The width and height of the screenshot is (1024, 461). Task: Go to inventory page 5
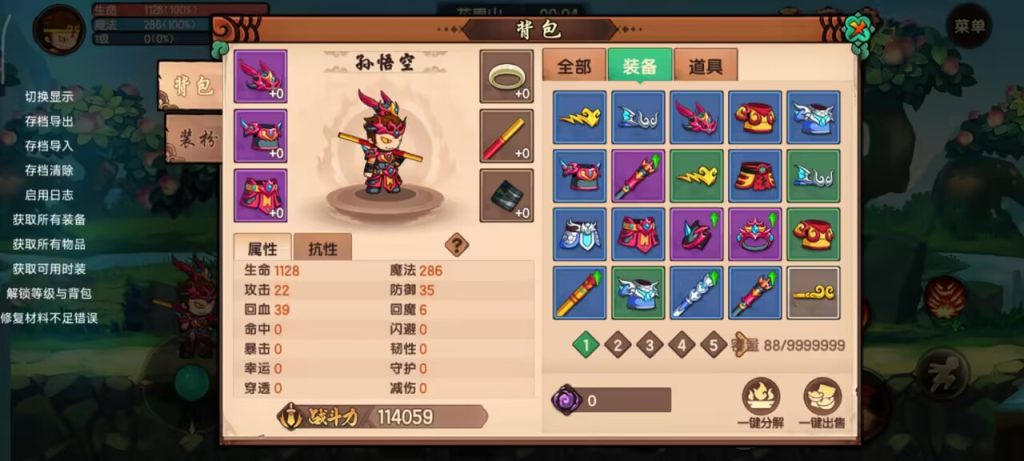point(713,346)
